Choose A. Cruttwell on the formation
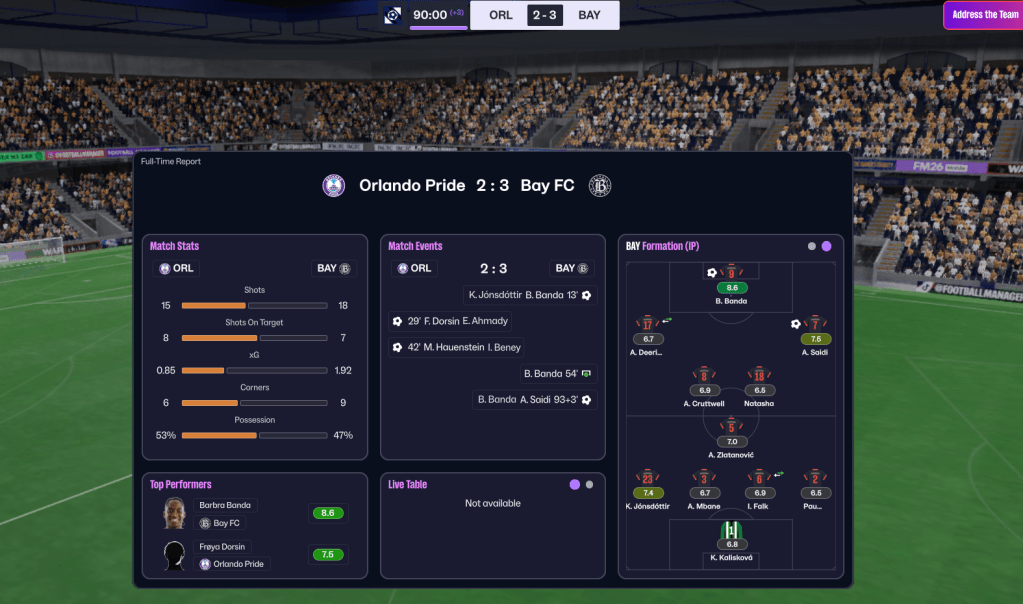This screenshot has width=1023, height=604. 704,377
